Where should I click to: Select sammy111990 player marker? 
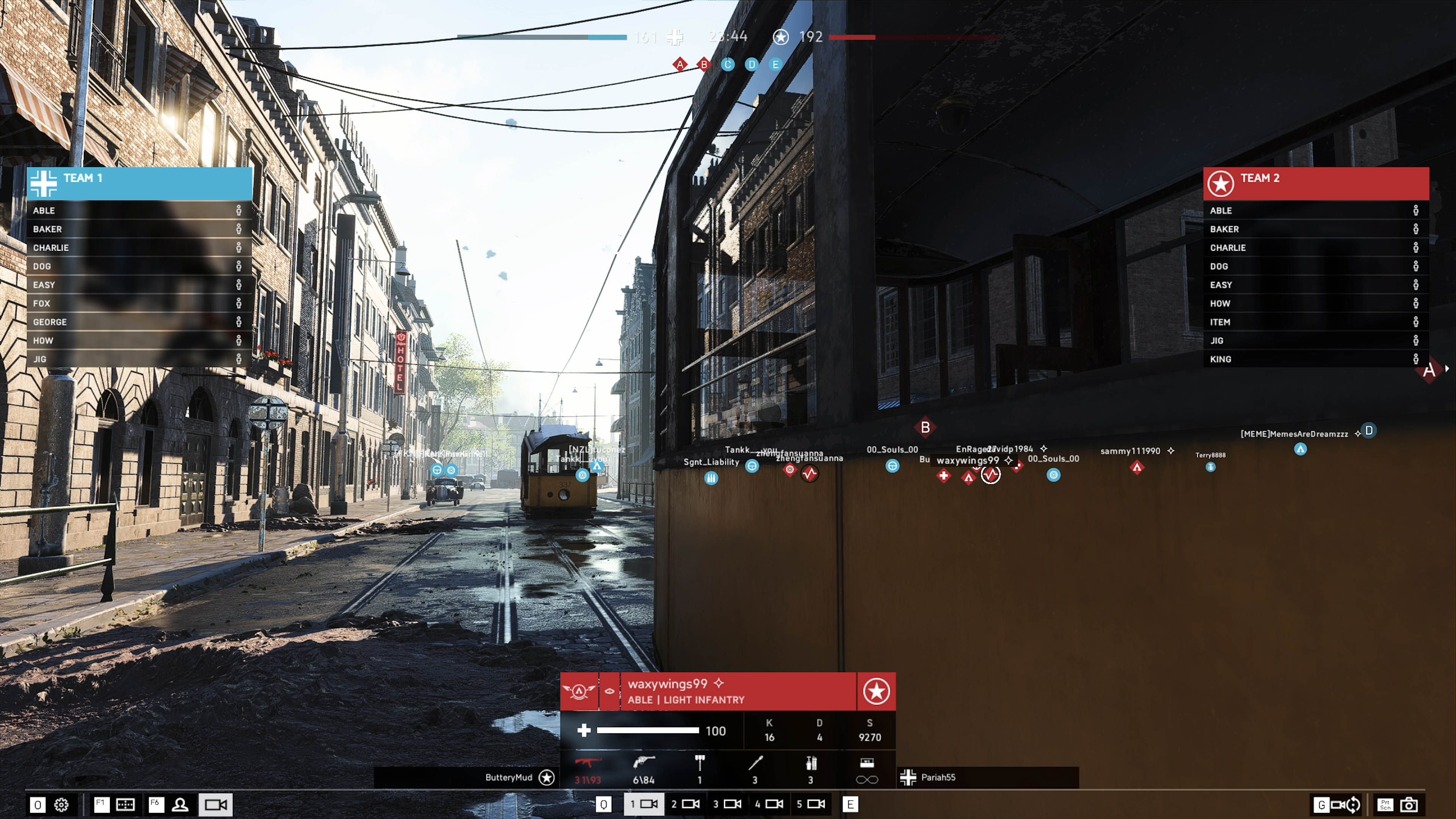[1137, 468]
